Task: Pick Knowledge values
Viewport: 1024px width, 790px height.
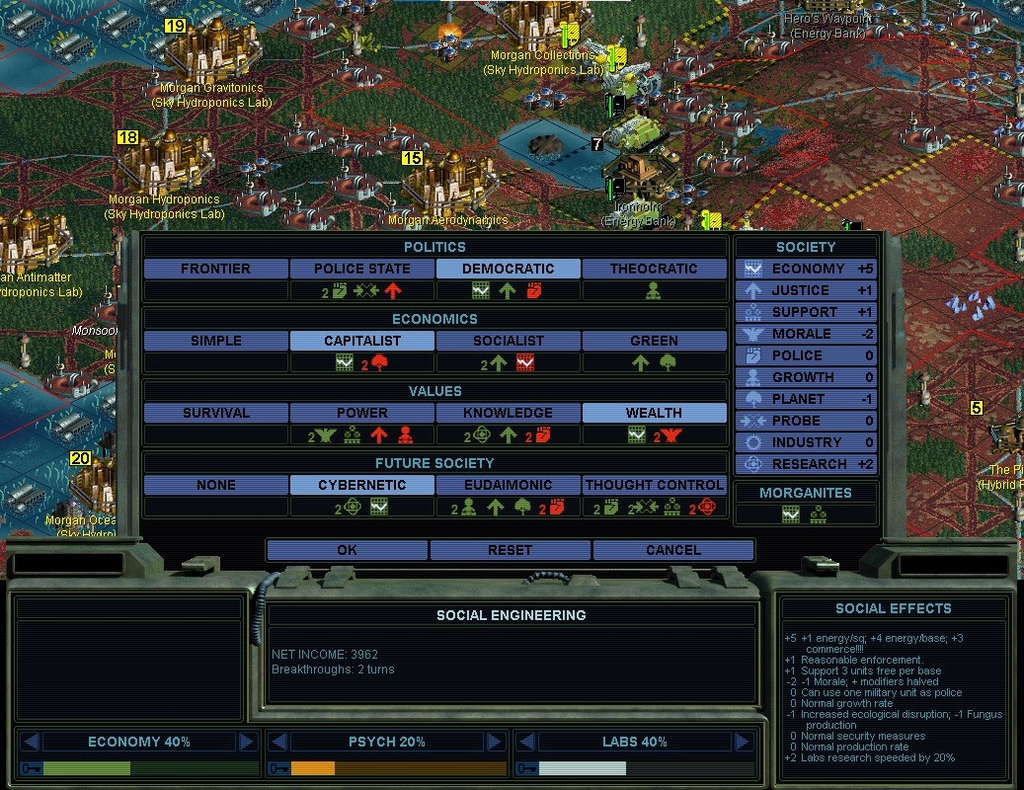Action: click(x=508, y=413)
